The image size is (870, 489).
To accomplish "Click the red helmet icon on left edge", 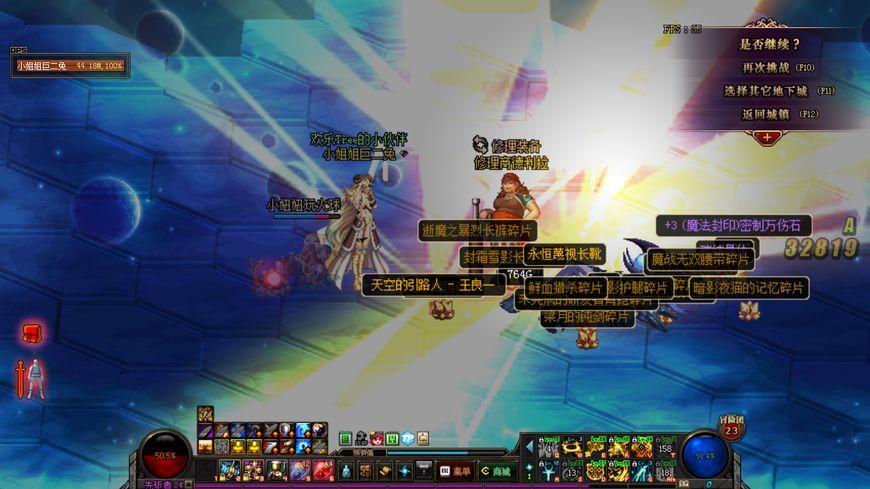I will click(31, 333).
